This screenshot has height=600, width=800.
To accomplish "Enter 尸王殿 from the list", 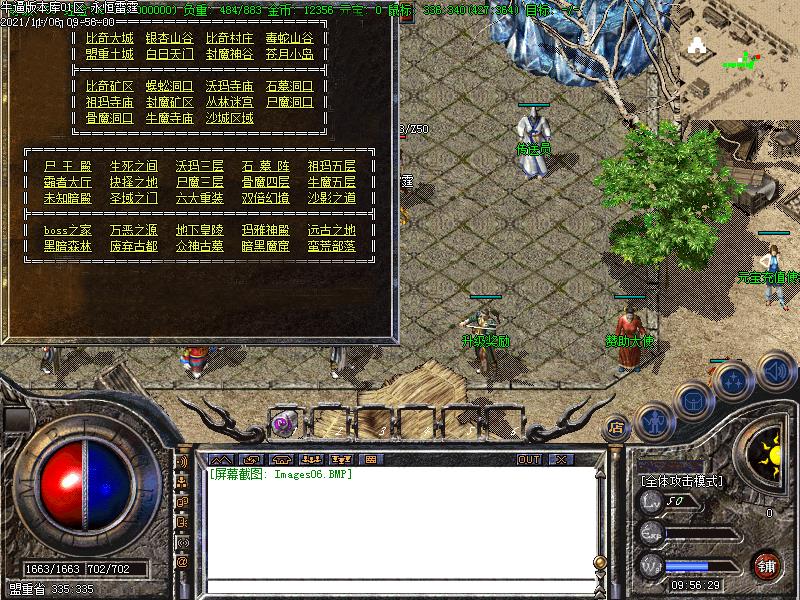I will [x=67, y=166].
